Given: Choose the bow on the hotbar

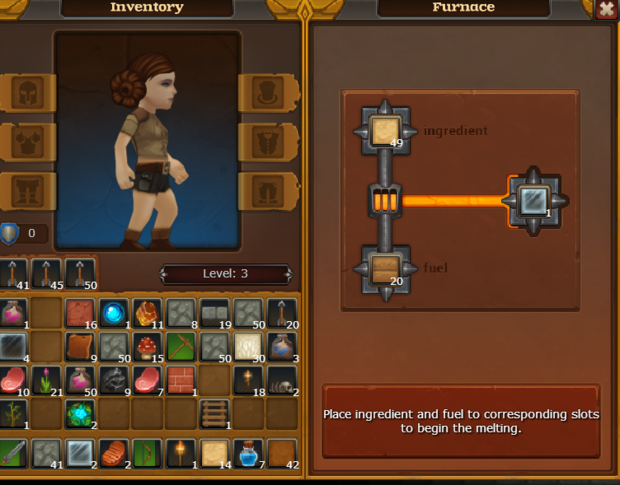Looking at the screenshot, I should [x=147, y=453].
